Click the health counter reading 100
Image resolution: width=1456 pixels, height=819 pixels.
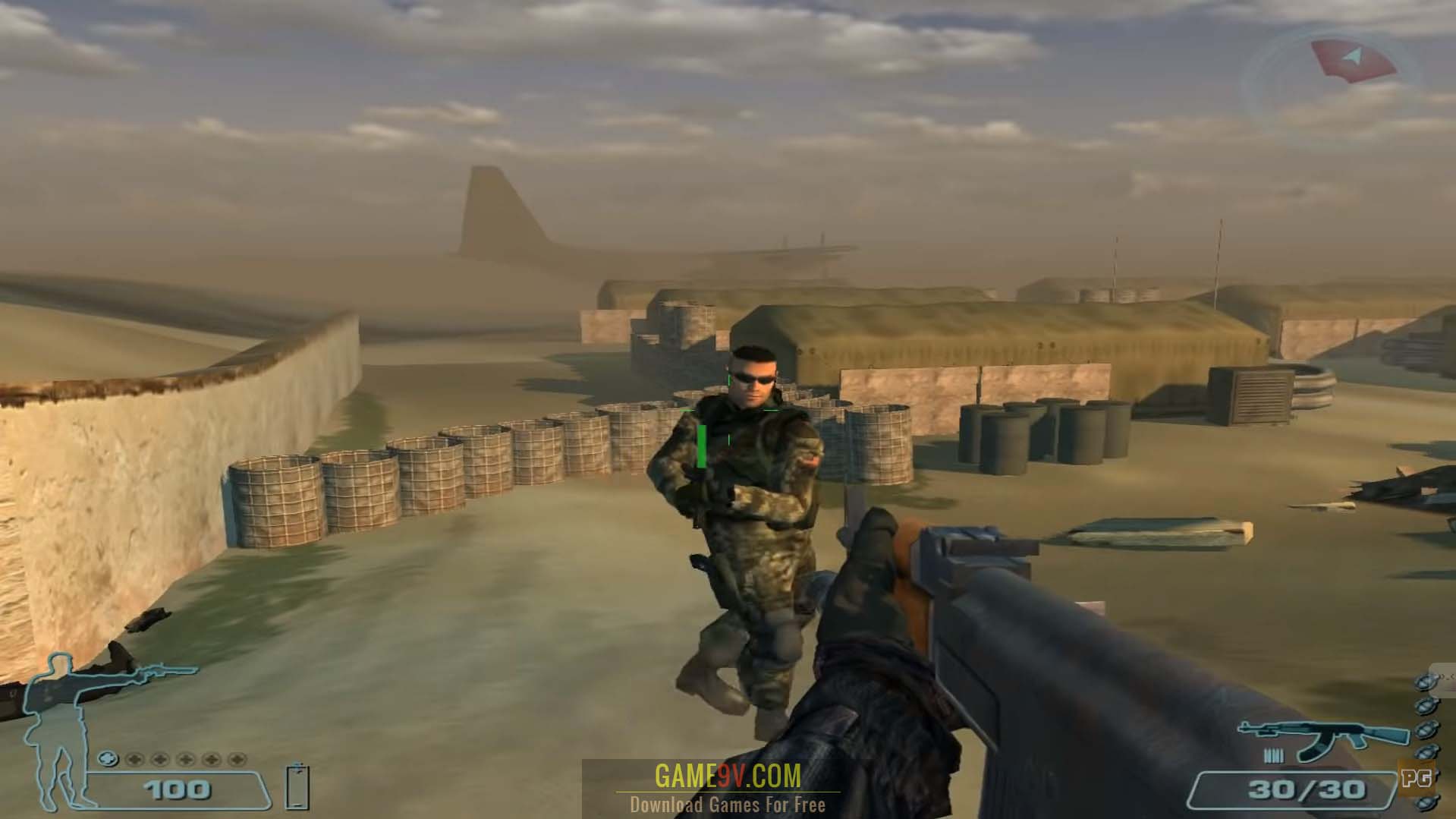(x=176, y=791)
